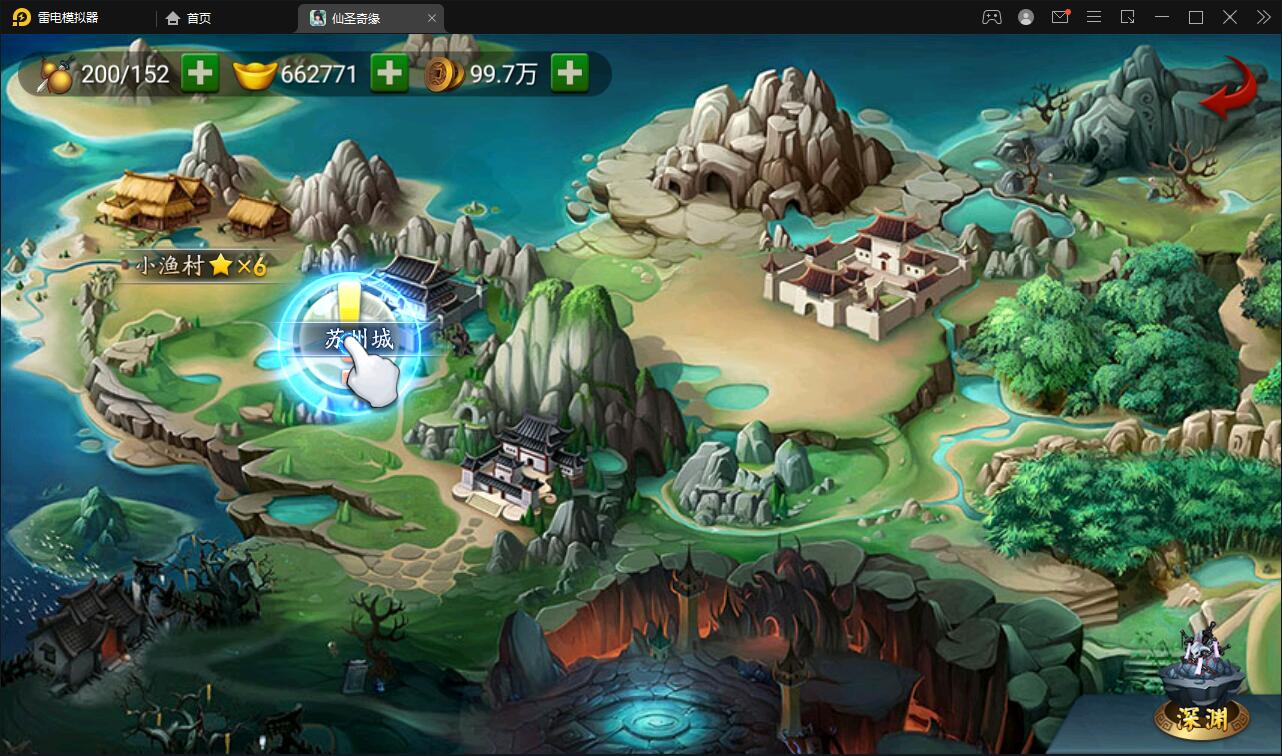This screenshot has height=756, width=1282.
Task: Click the LDPlayer logo icon
Action: tap(22, 17)
